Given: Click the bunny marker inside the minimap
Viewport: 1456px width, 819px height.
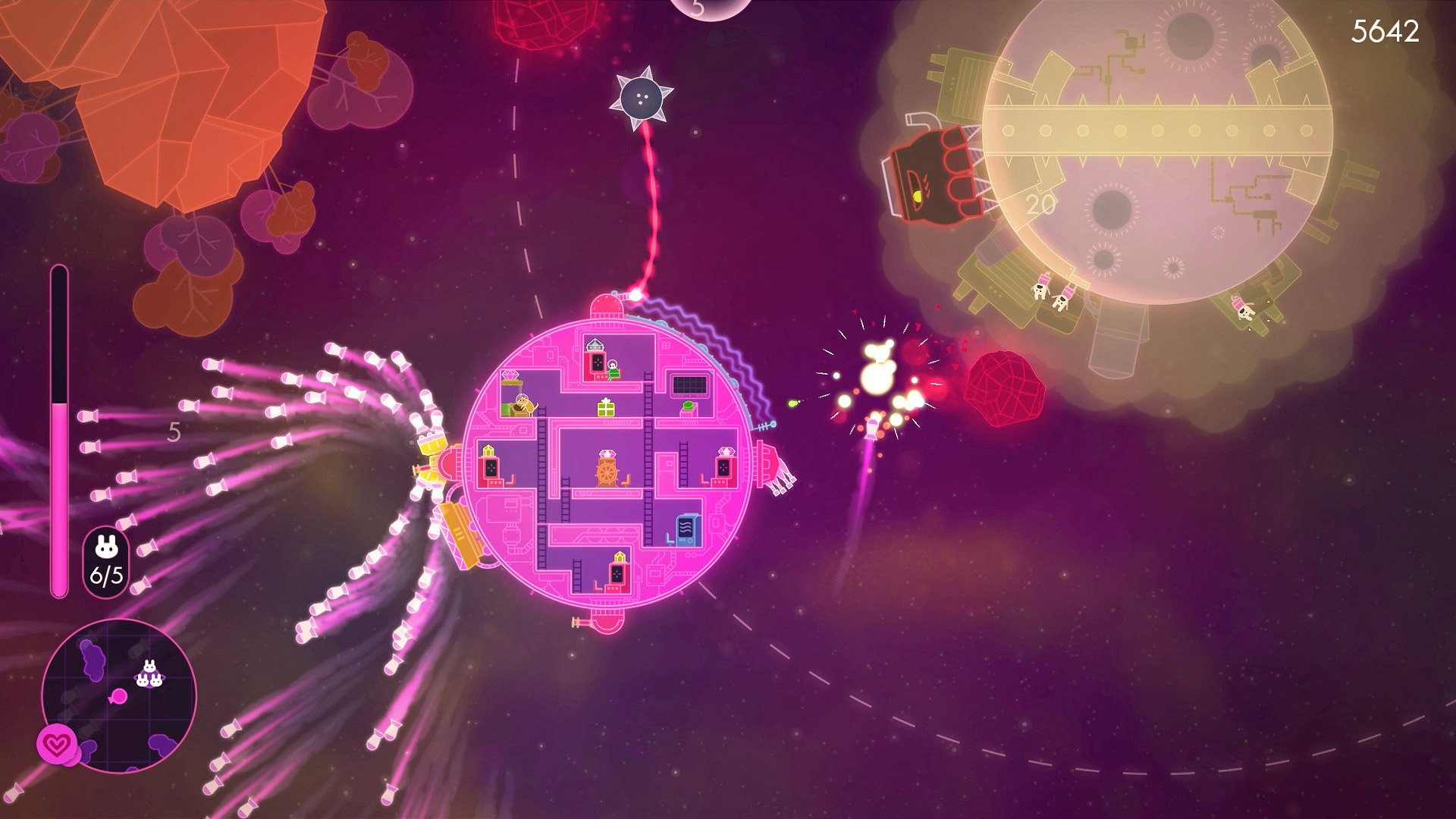Looking at the screenshot, I should pos(149,673).
